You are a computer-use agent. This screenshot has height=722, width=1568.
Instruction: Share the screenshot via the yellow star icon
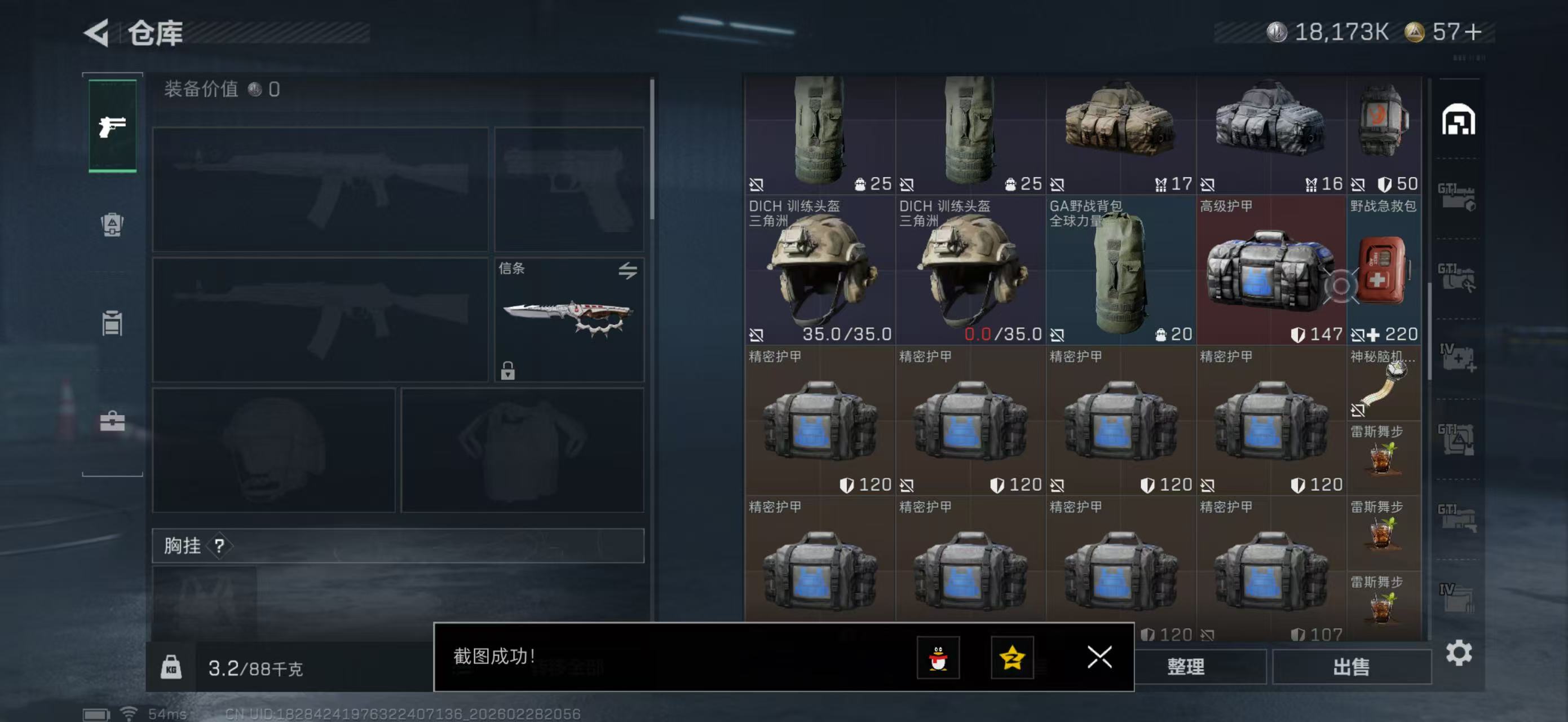(1012, 658)
